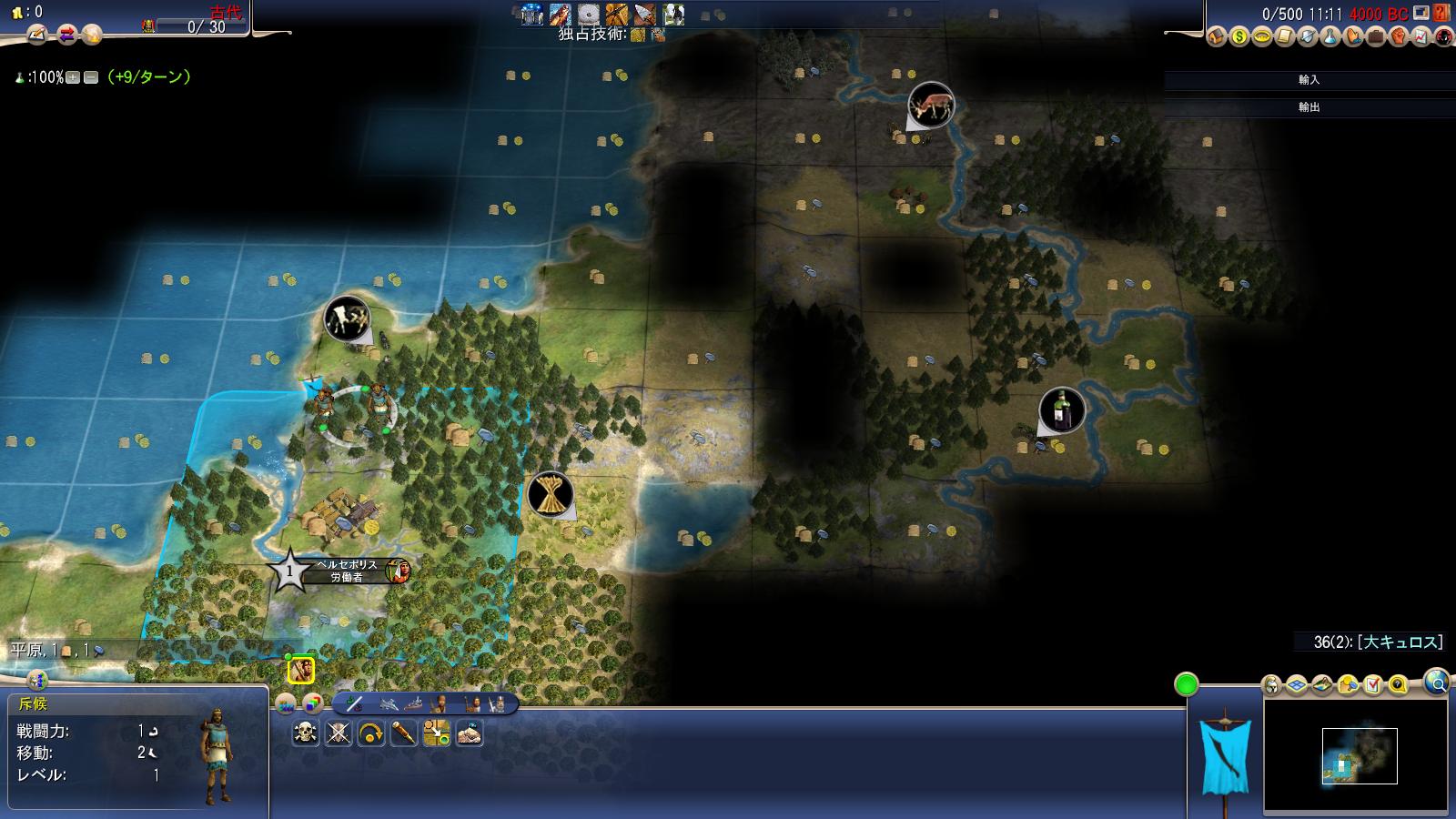Open the technology advisor flask icon
The image size is (1456, 819).
coord(1329,37)
